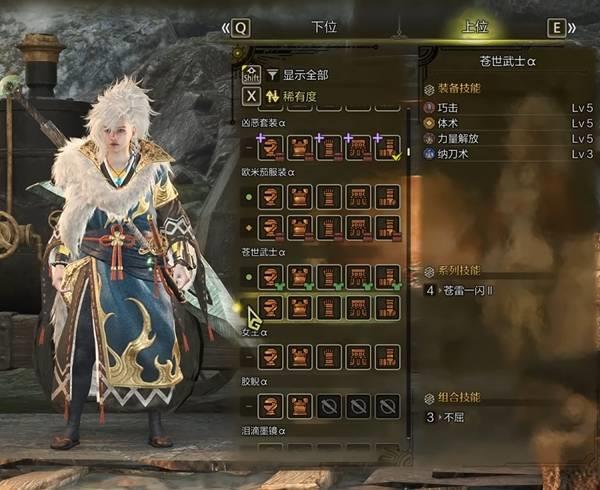Select the 女王α waist piece

[x=358, y=356]
